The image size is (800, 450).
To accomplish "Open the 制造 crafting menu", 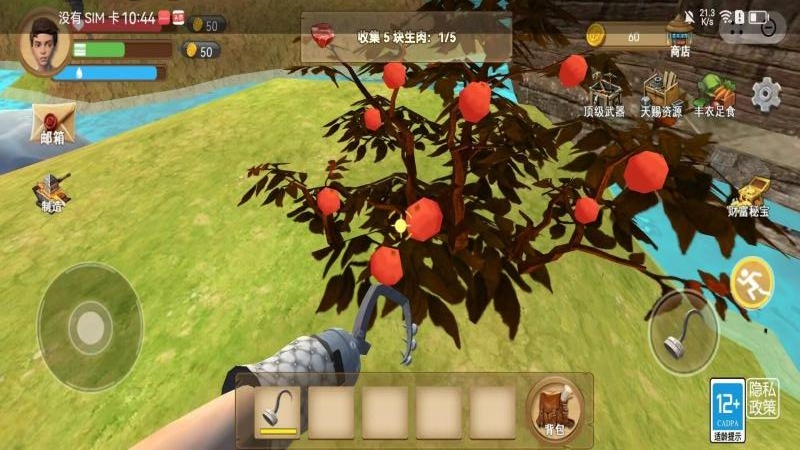I will [x=50, y=191].
